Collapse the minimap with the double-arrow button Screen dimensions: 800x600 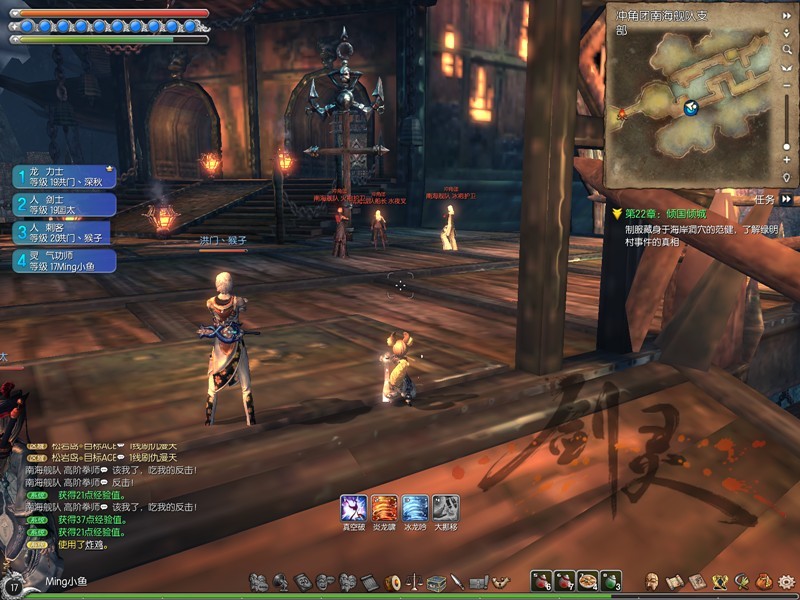coord(787,14)
